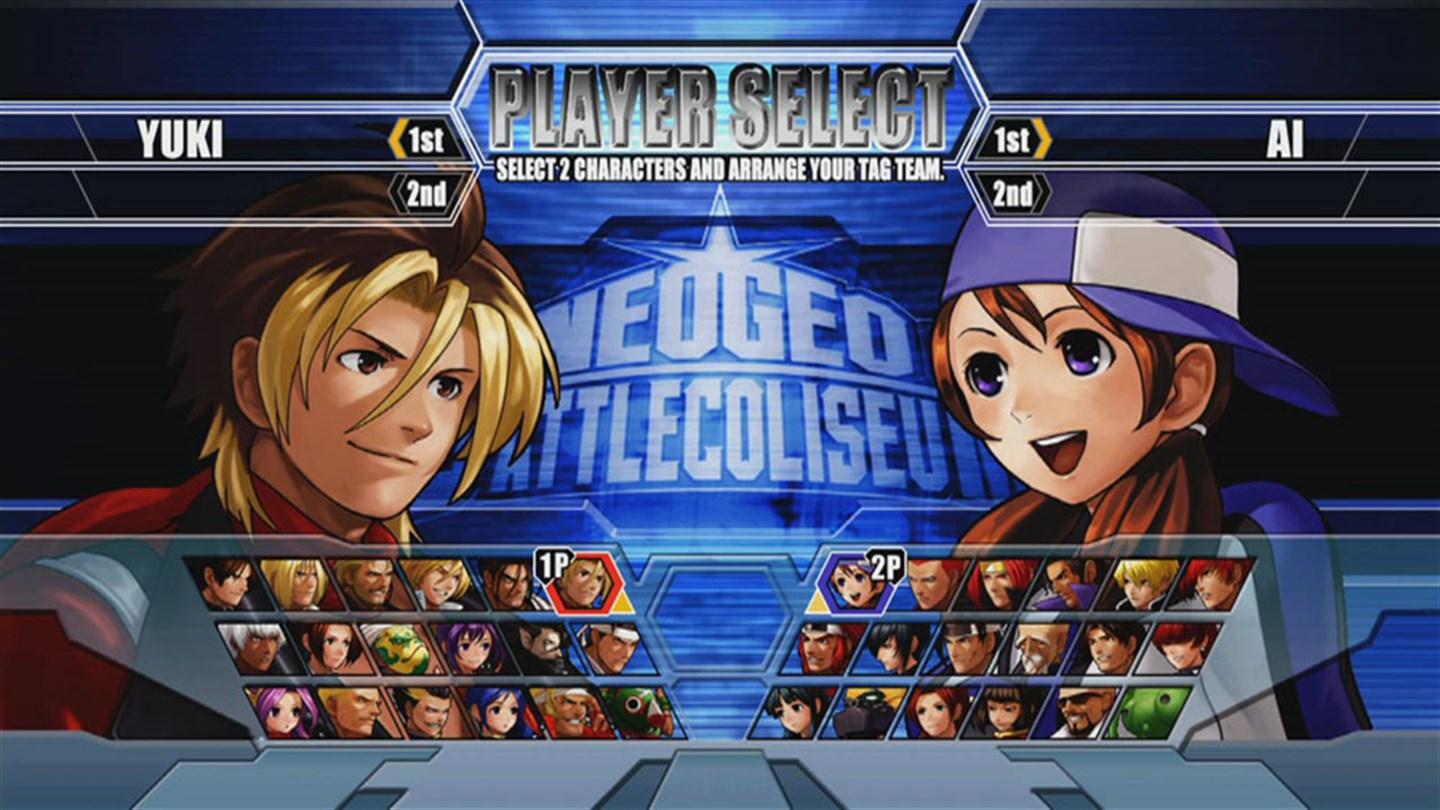The image size is (1440, 810).
Task: Select the white-bearded old man's portrait
Action: (x=1039, y=649)
